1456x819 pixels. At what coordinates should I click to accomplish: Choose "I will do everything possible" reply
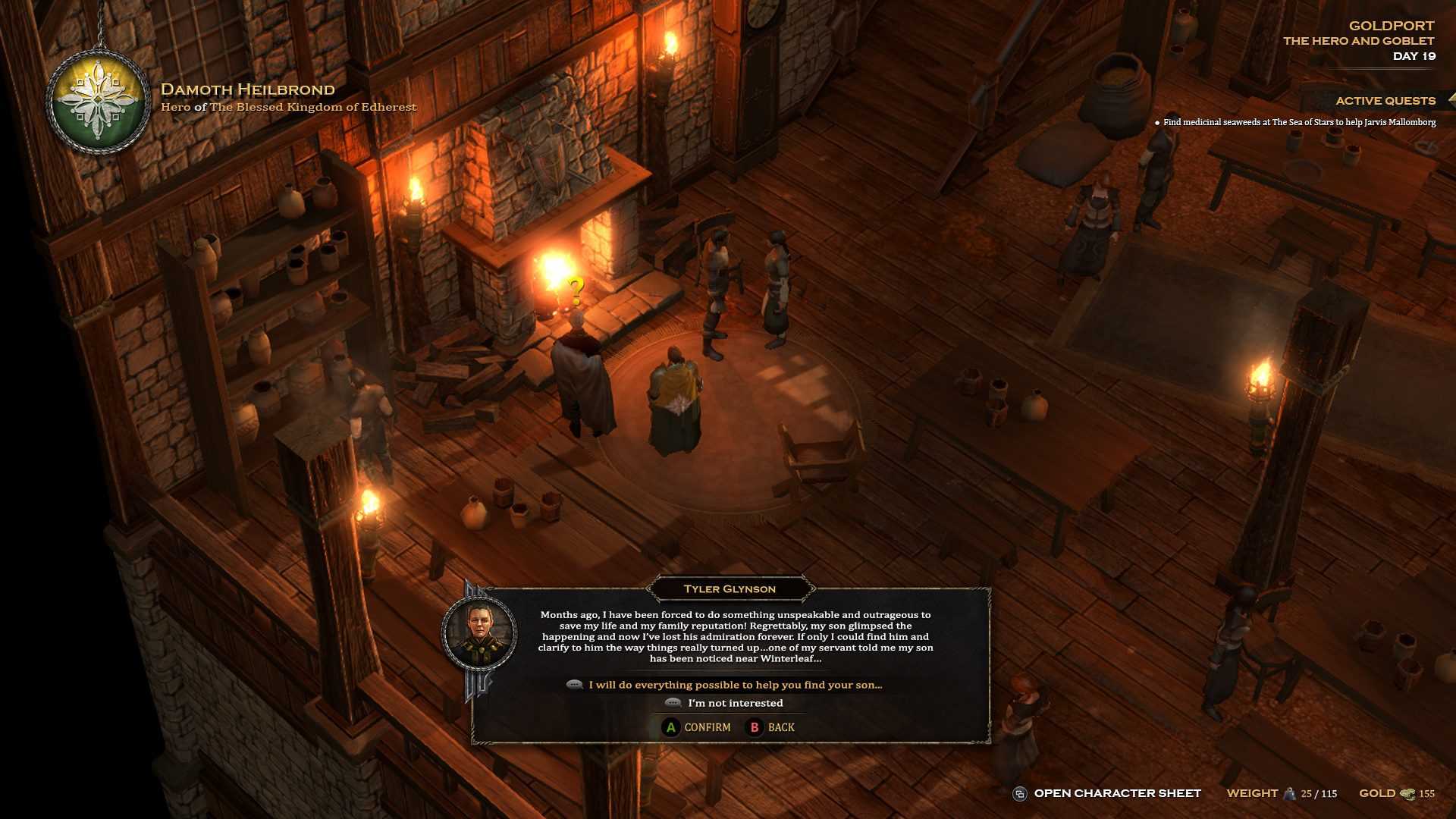pyautogui.click(x=734, y=685)
